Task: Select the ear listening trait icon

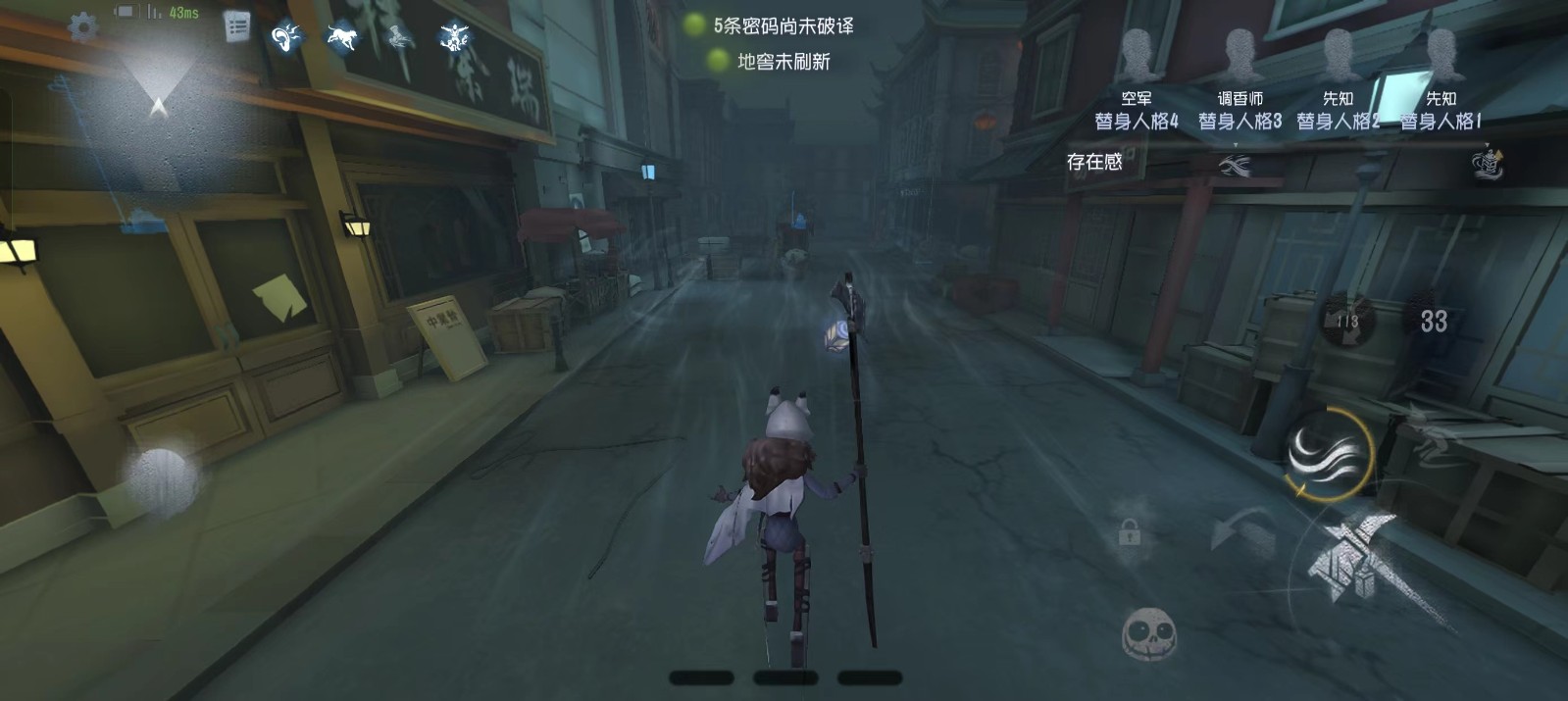Action: click(x=286, y=37)
